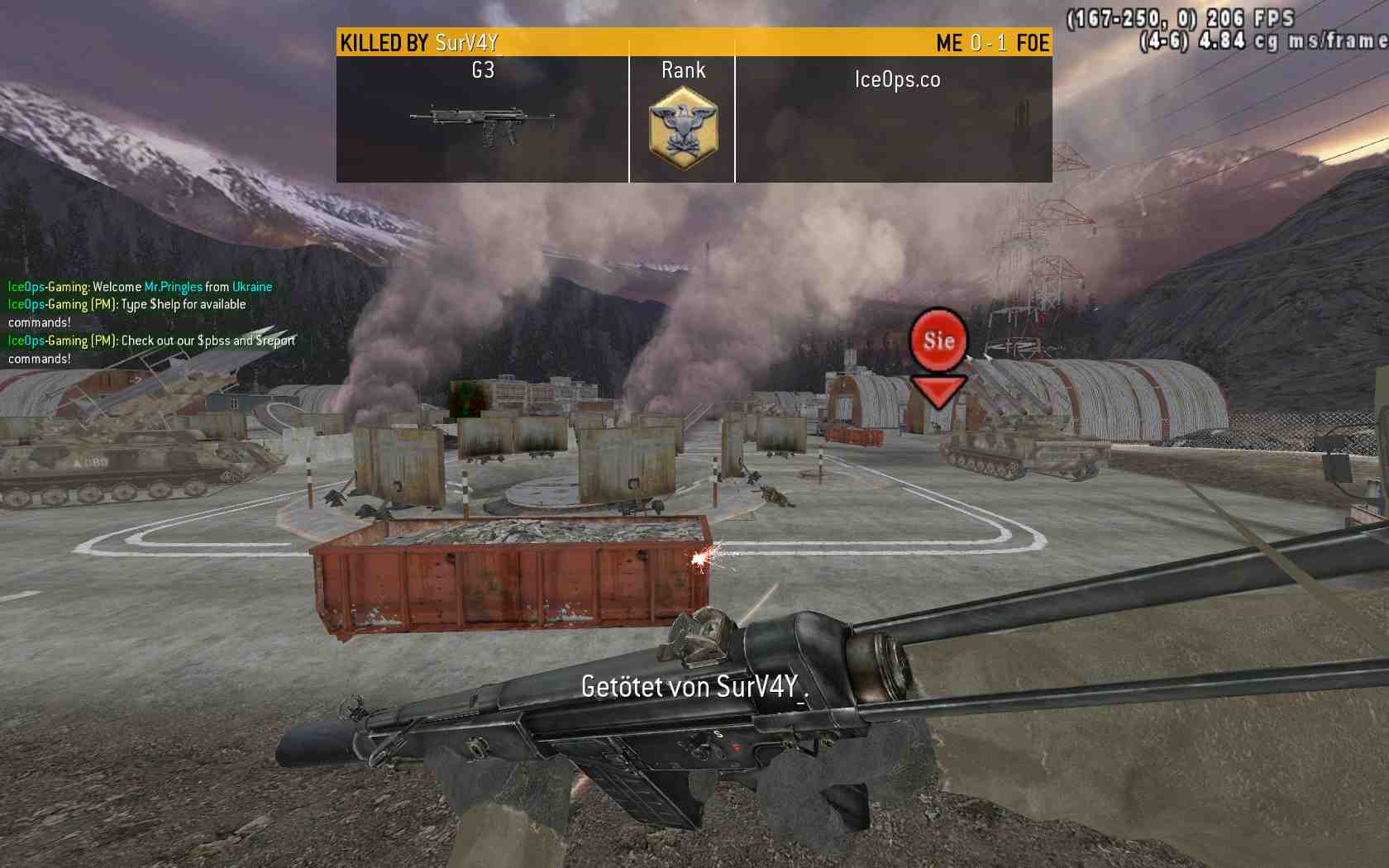Click the G3 rifle icon in the killer panel
Viewport: 1389px width, 868px height.
tap(482, 124)
